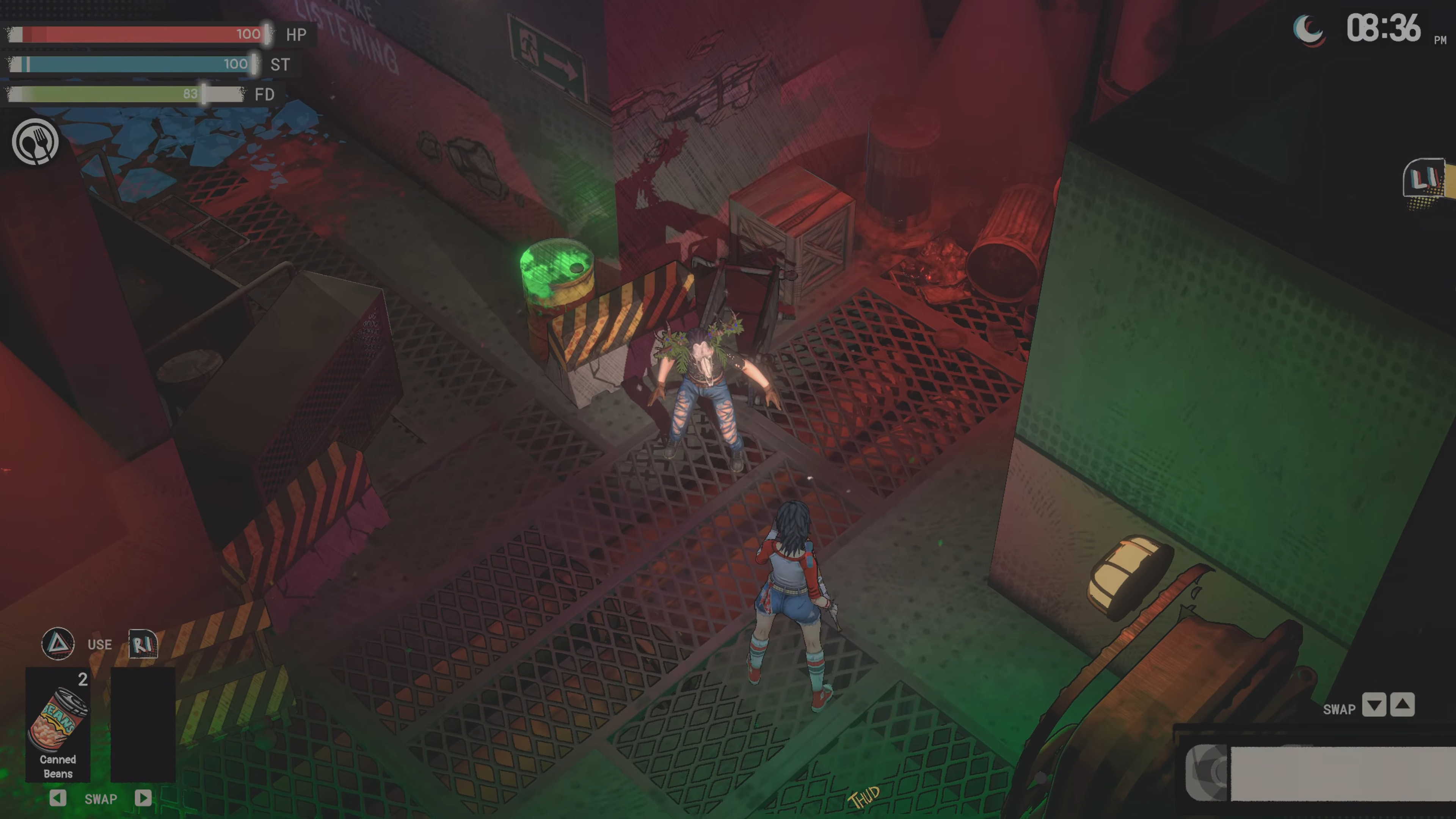Swap weapon with the up arrow

coord(1402,705)
